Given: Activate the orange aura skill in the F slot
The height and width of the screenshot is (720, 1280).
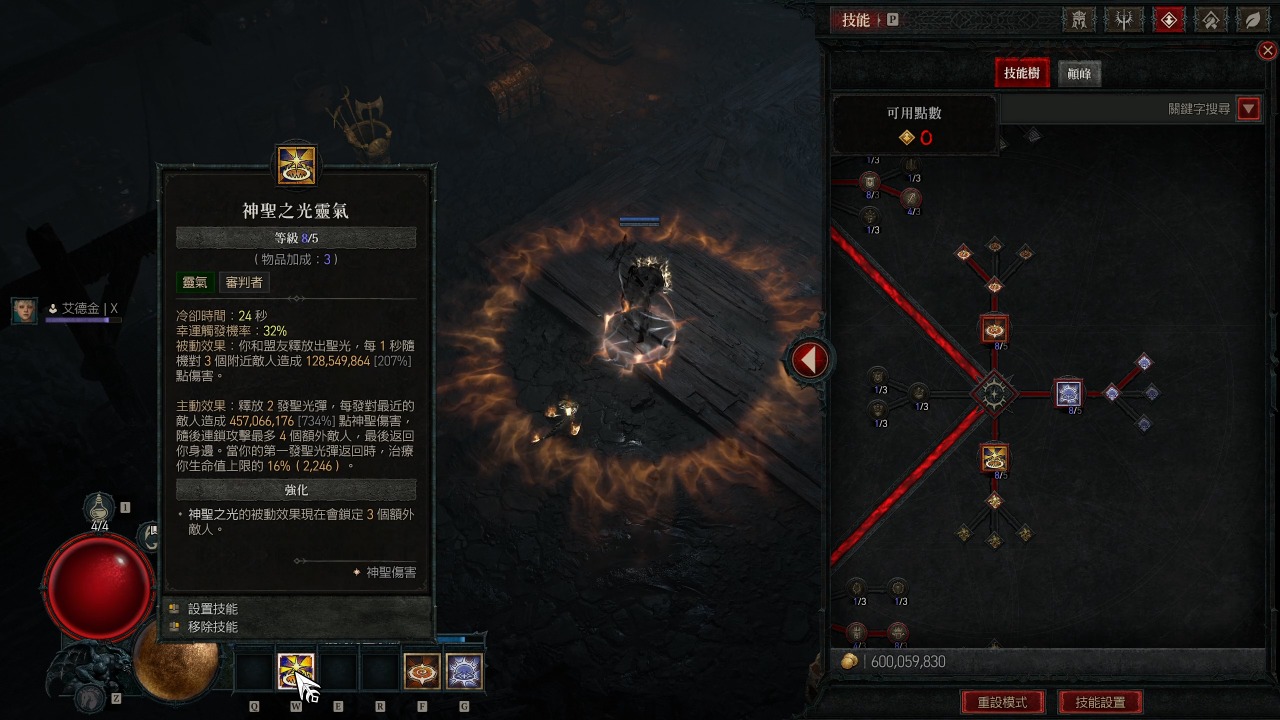Looking at the screenshot, I should pyautogui.click(x=422, y=671).
